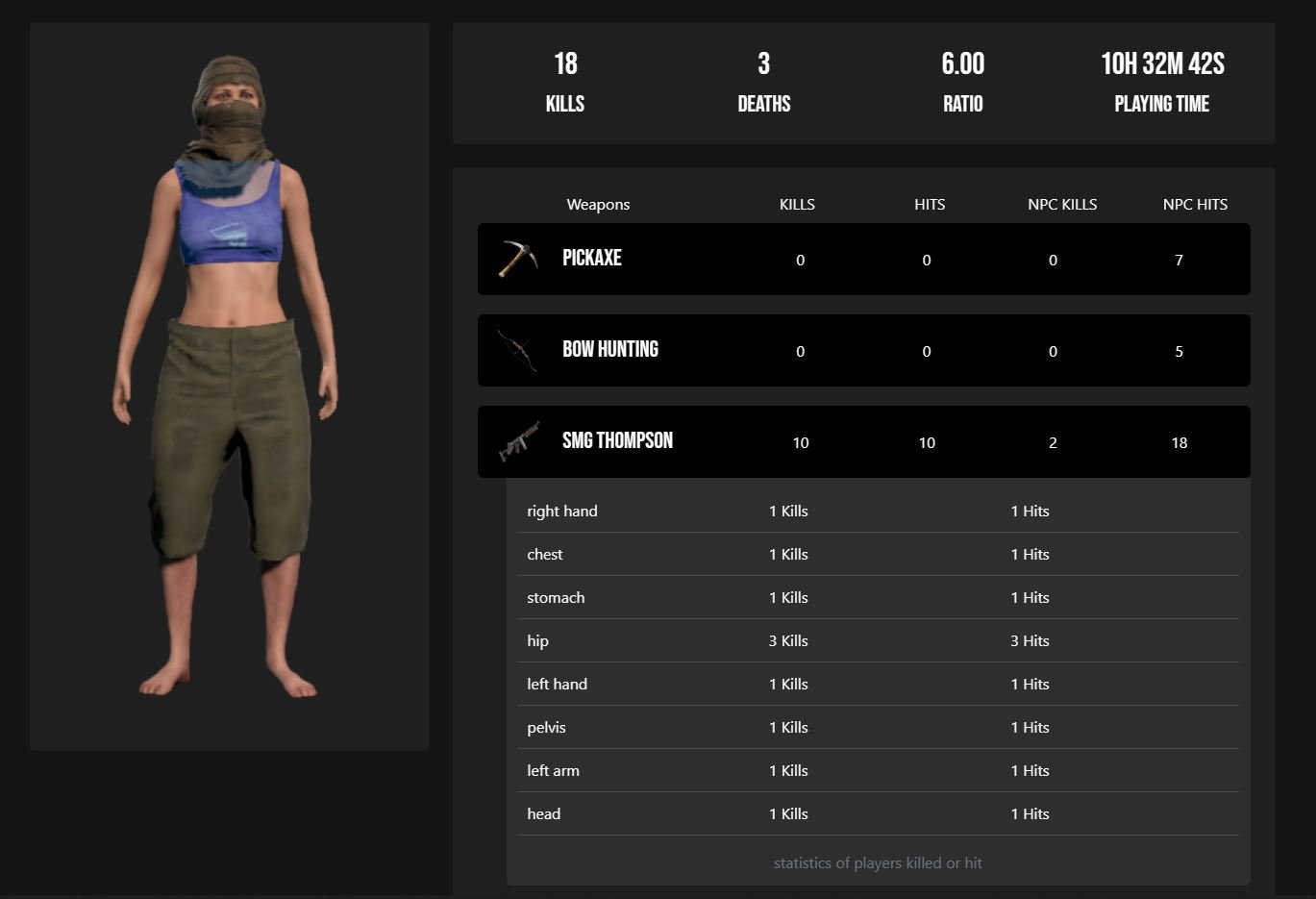Select the pickaxe weapon icon
The width and height of the screenshot is (1316, 899).
(518, 259)
